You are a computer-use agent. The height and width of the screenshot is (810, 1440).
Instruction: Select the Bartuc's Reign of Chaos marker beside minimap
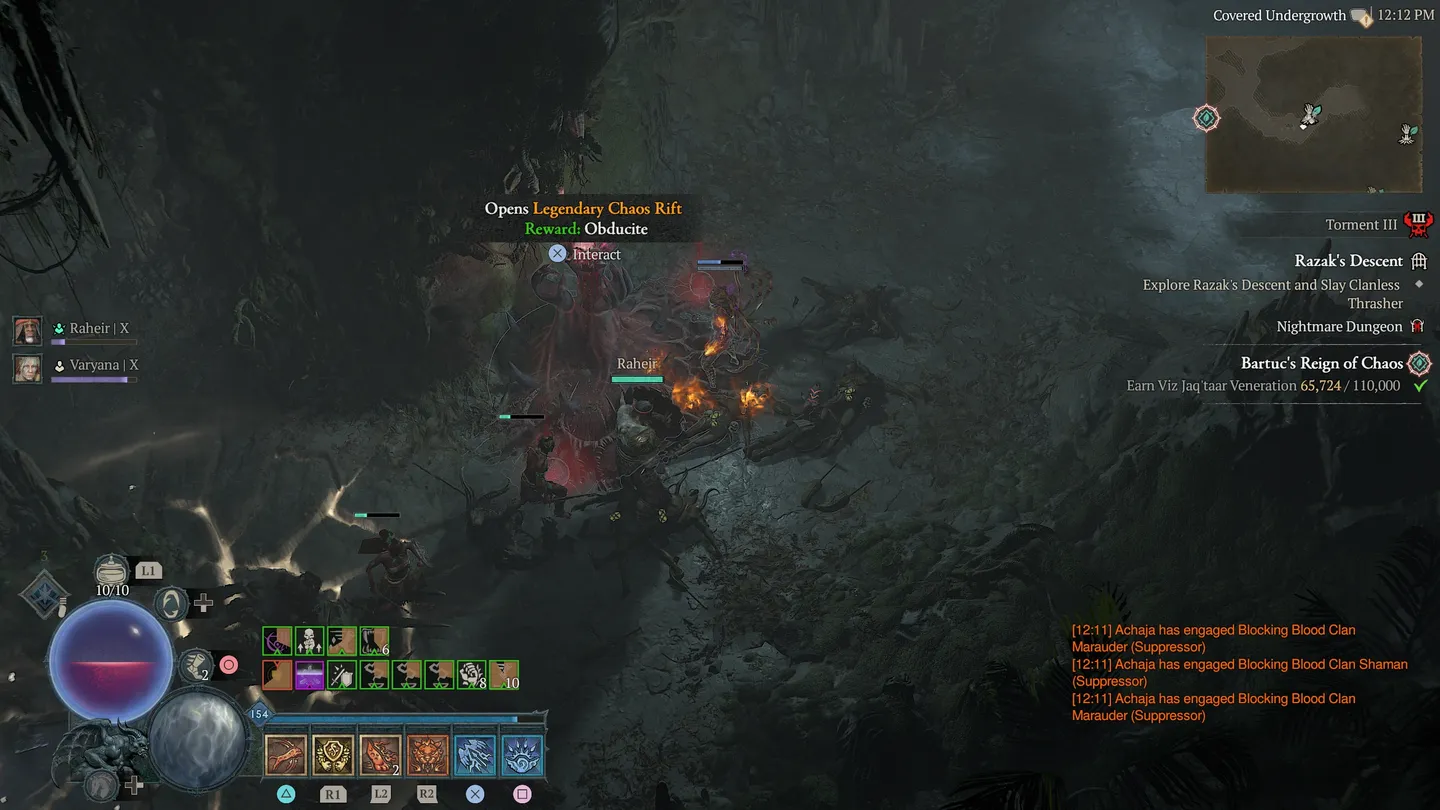(1207, 118)
